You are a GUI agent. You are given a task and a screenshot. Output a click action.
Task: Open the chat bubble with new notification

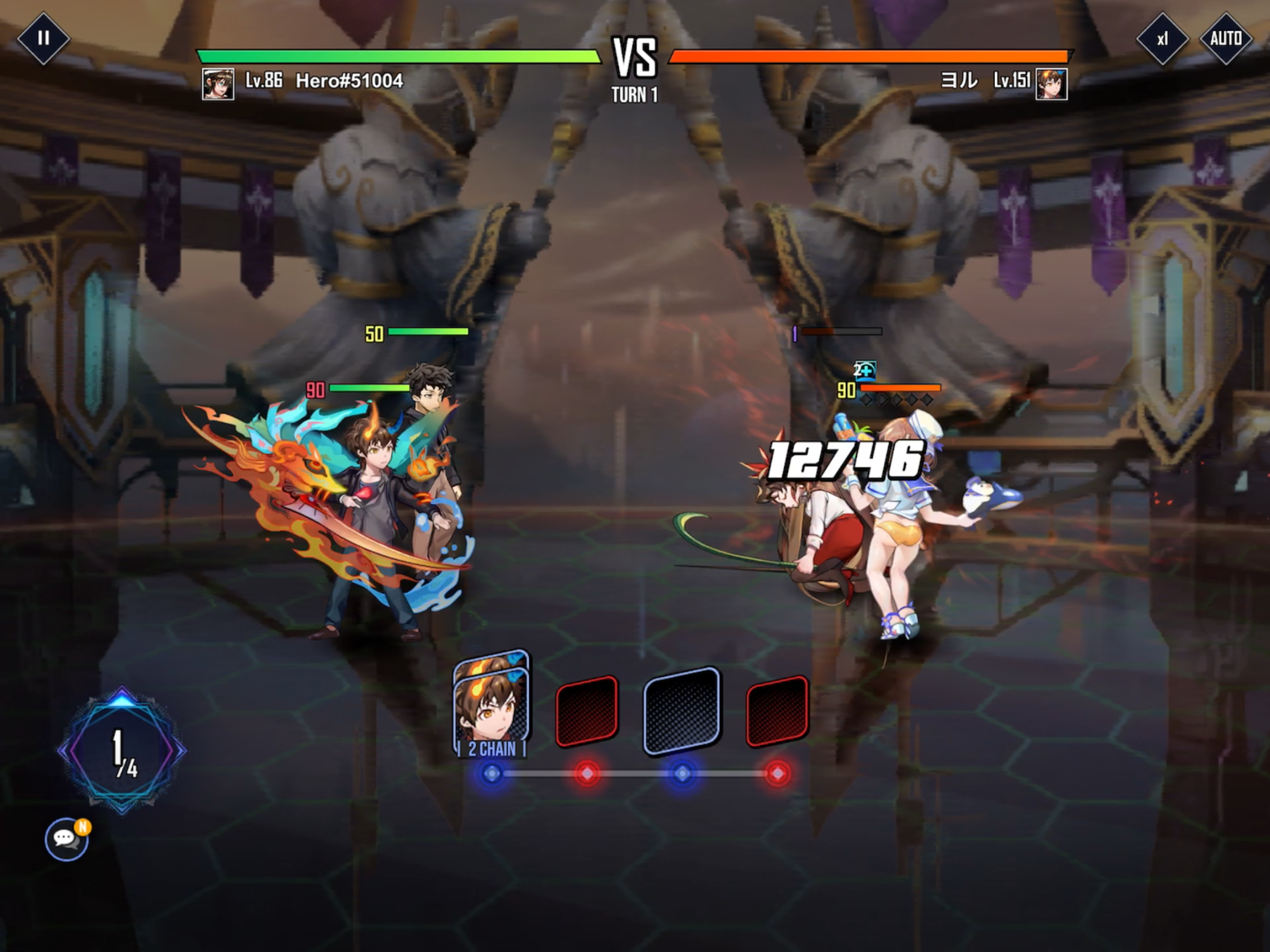click(66, 839)
